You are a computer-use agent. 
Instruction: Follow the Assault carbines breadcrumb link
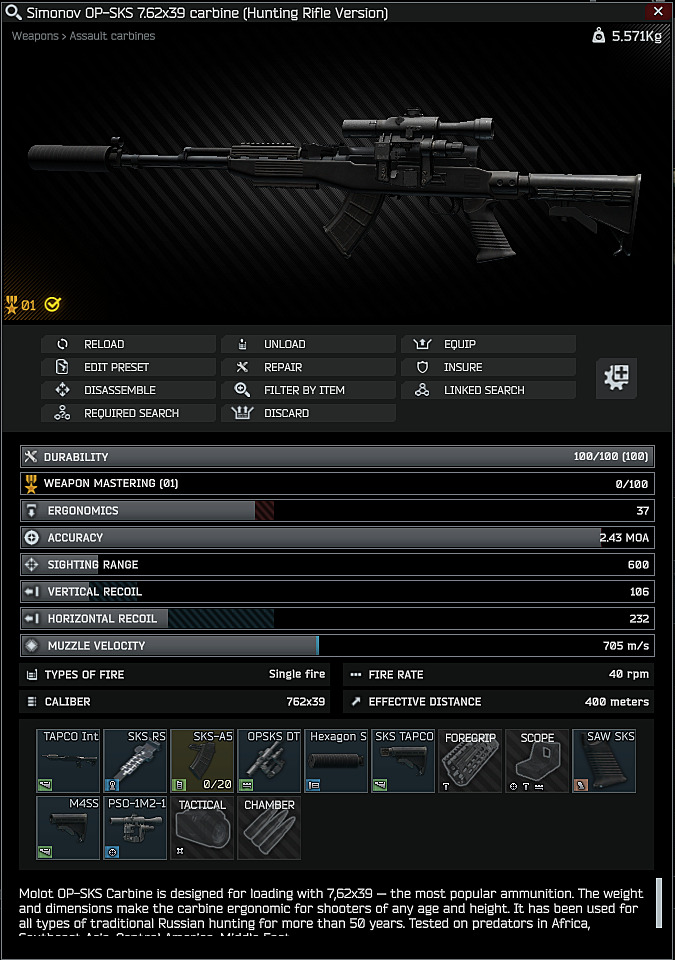coord(112,36)
